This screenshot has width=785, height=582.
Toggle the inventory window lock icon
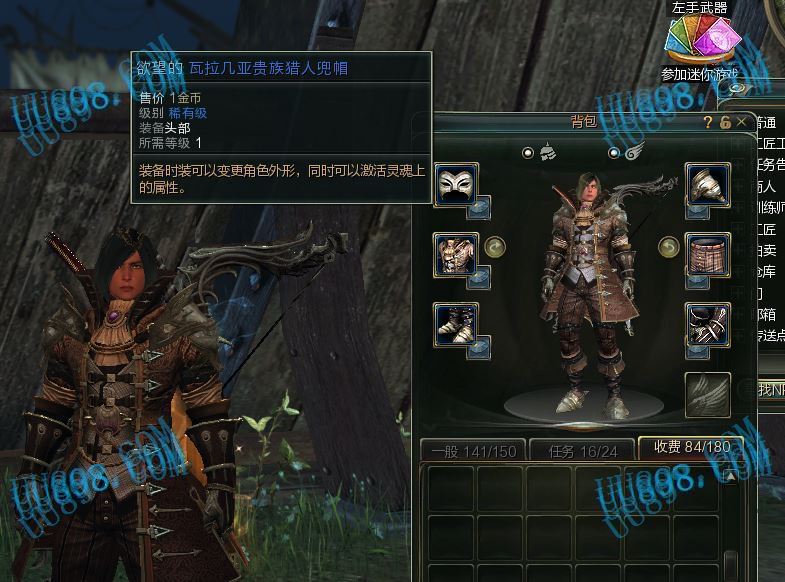click(x=725, y=122)
